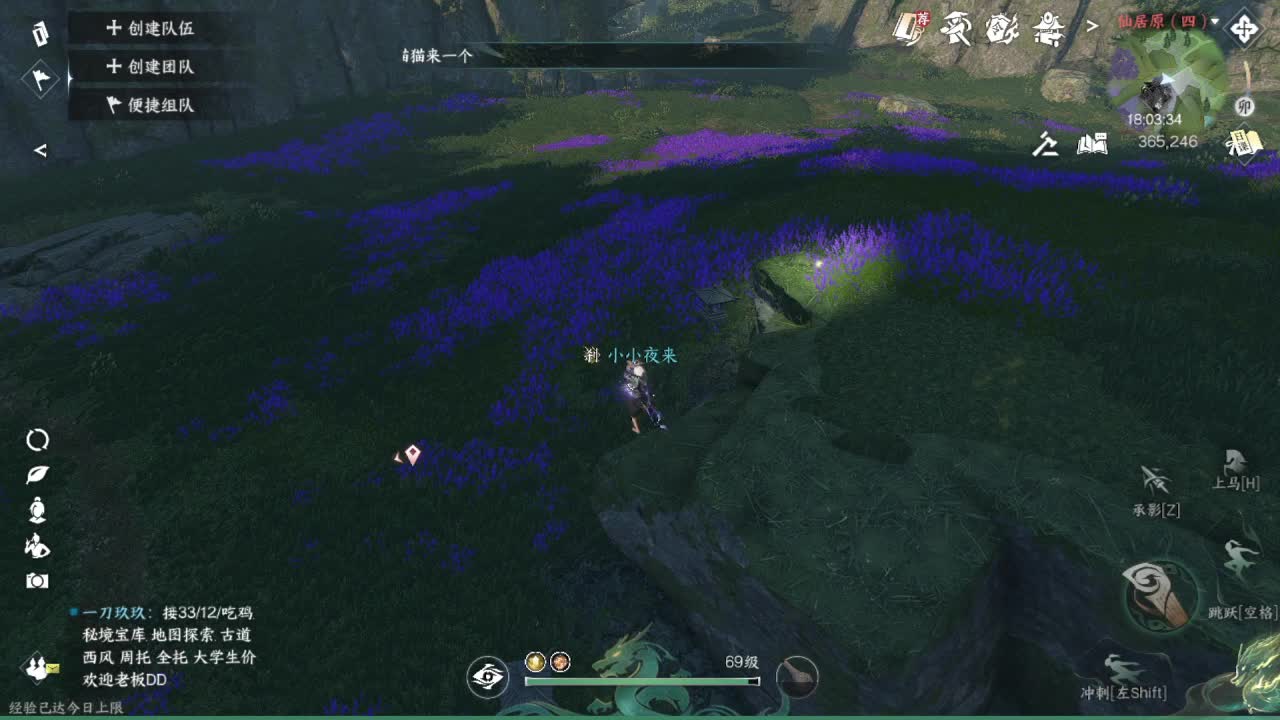Toggle the eye icon at bottom center
This screenshot has width=1280, height=720.
(x=487, y=677)
